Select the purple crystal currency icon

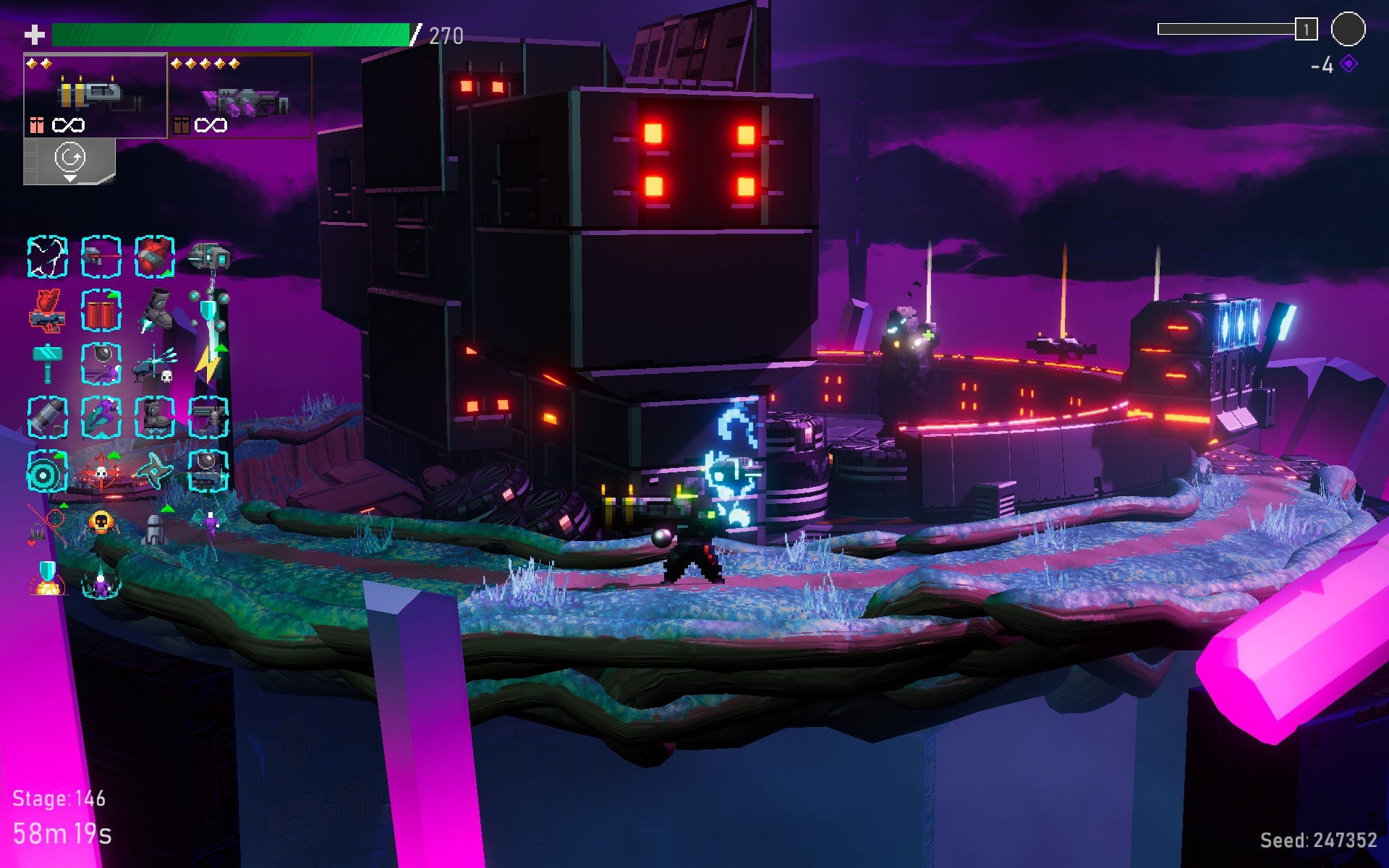click(x=1349, y=64)
